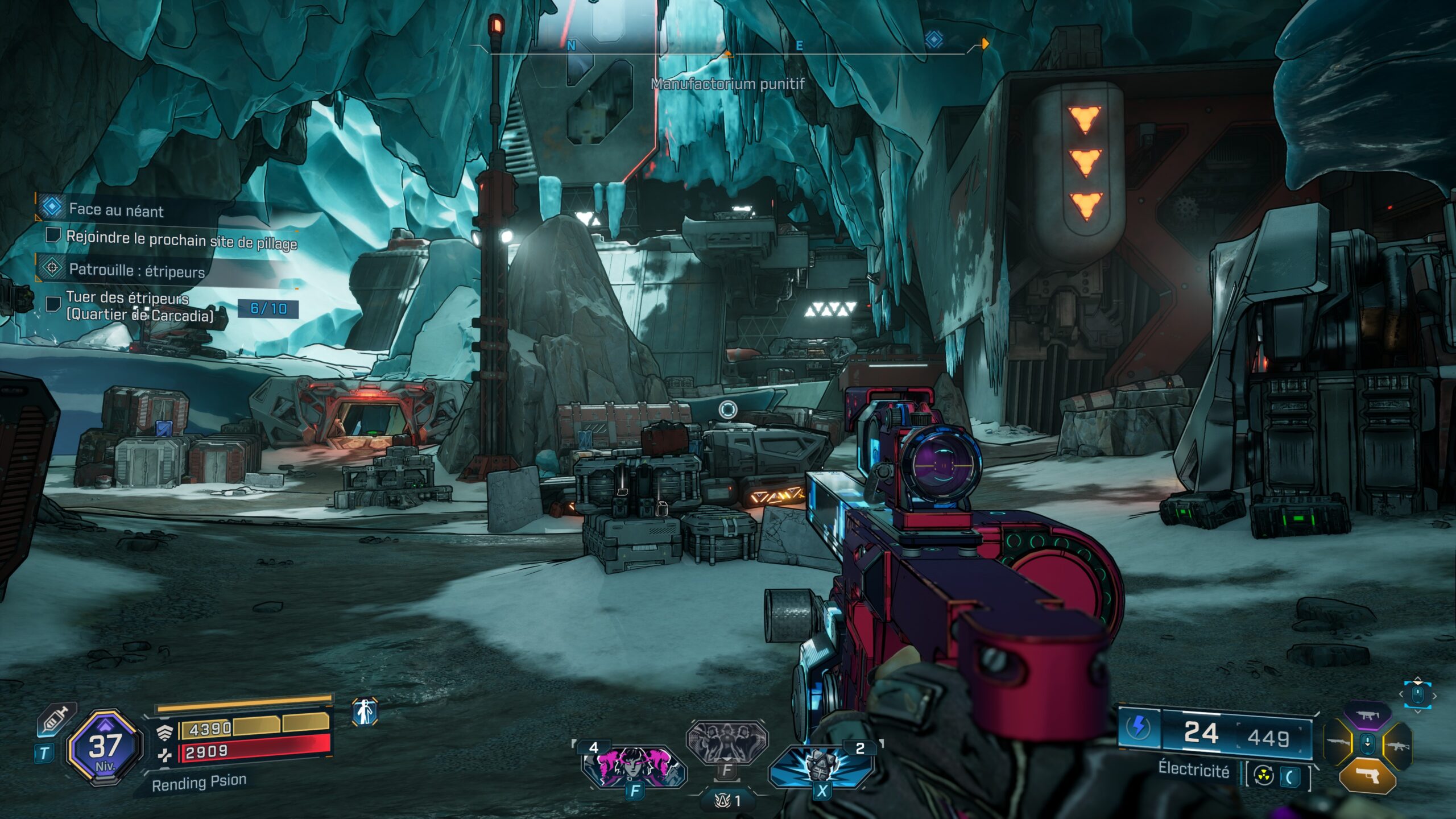
Task: Toggle the yellow radiation element swap icon
Action: coord(1264,776)
